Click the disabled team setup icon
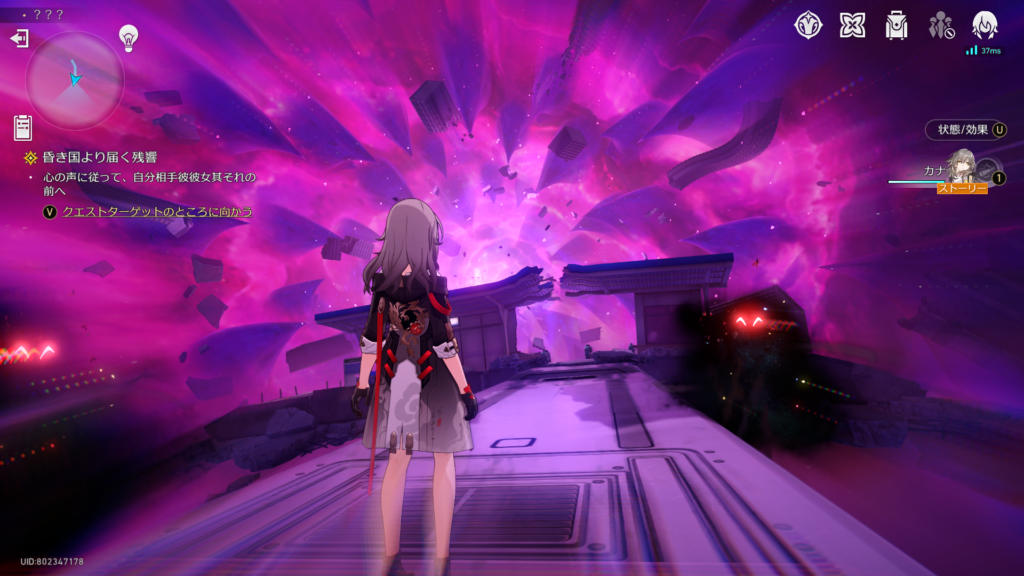 941,25
